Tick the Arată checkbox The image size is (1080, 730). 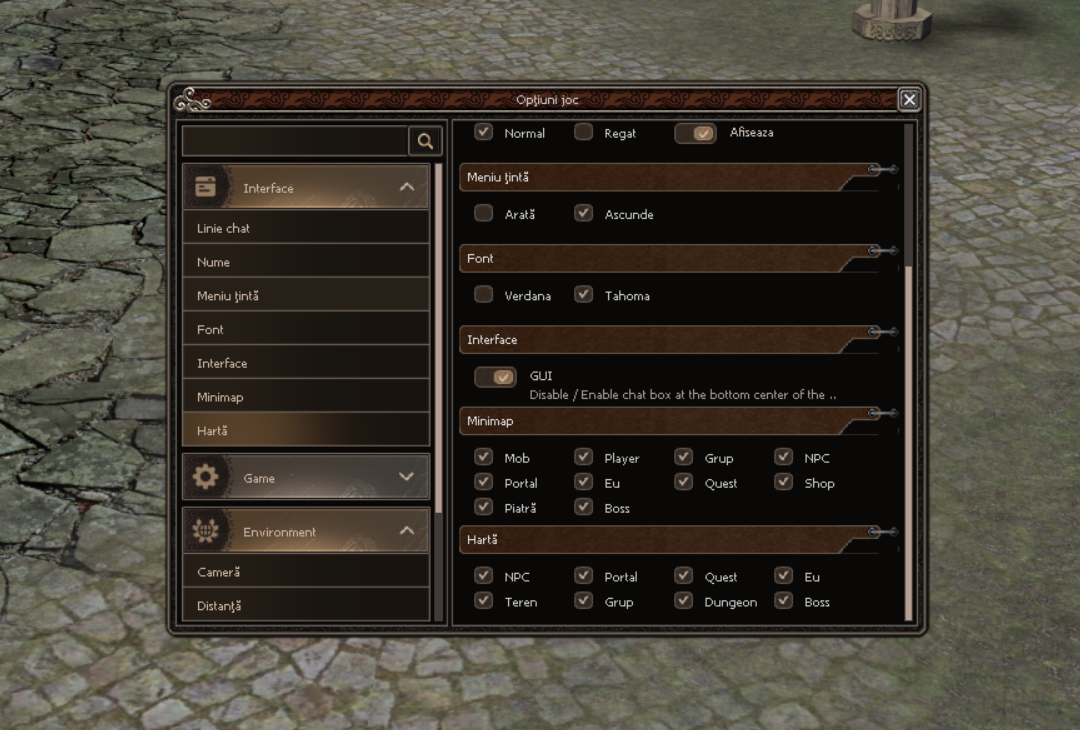(x=484, y=213)
